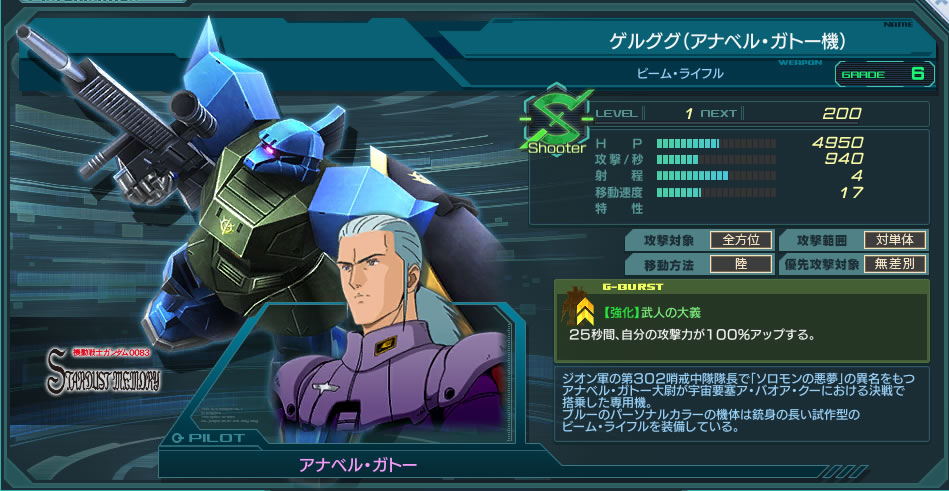
Task: Choose the 陸 movement method tag
Action: click(741, 265)
